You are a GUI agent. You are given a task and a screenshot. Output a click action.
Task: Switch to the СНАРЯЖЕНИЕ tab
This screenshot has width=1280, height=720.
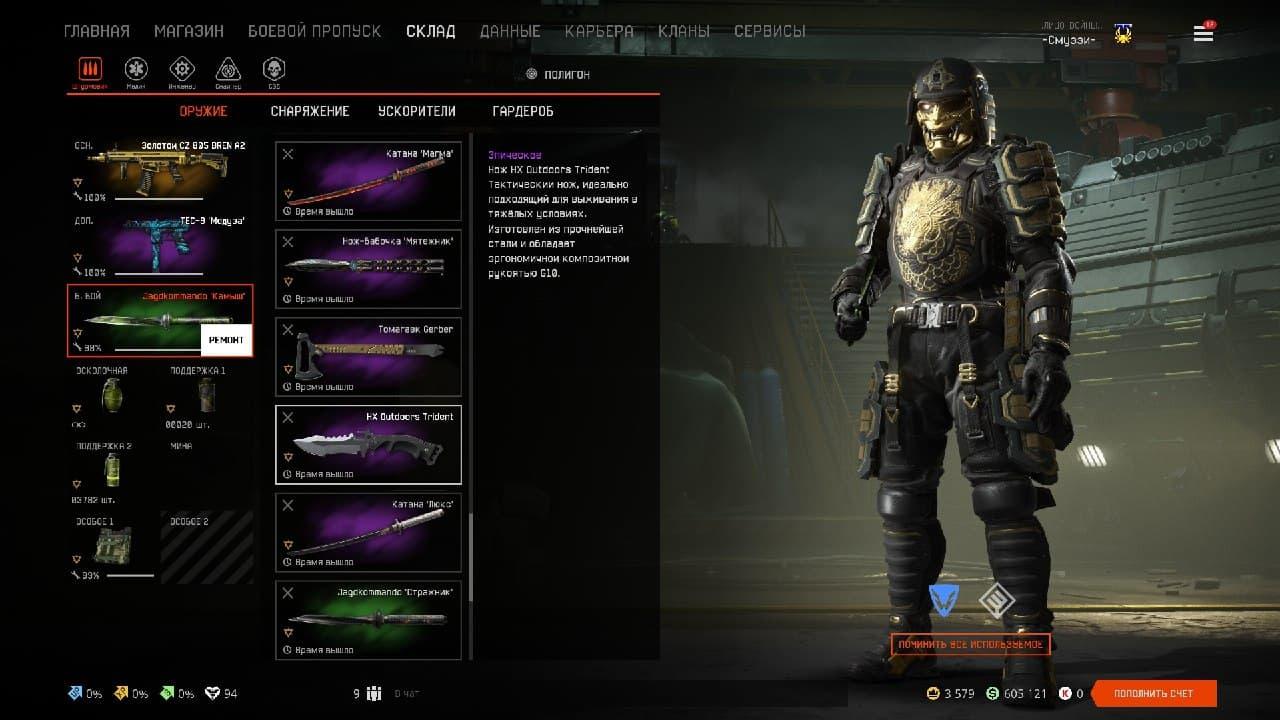pos(310,111)
